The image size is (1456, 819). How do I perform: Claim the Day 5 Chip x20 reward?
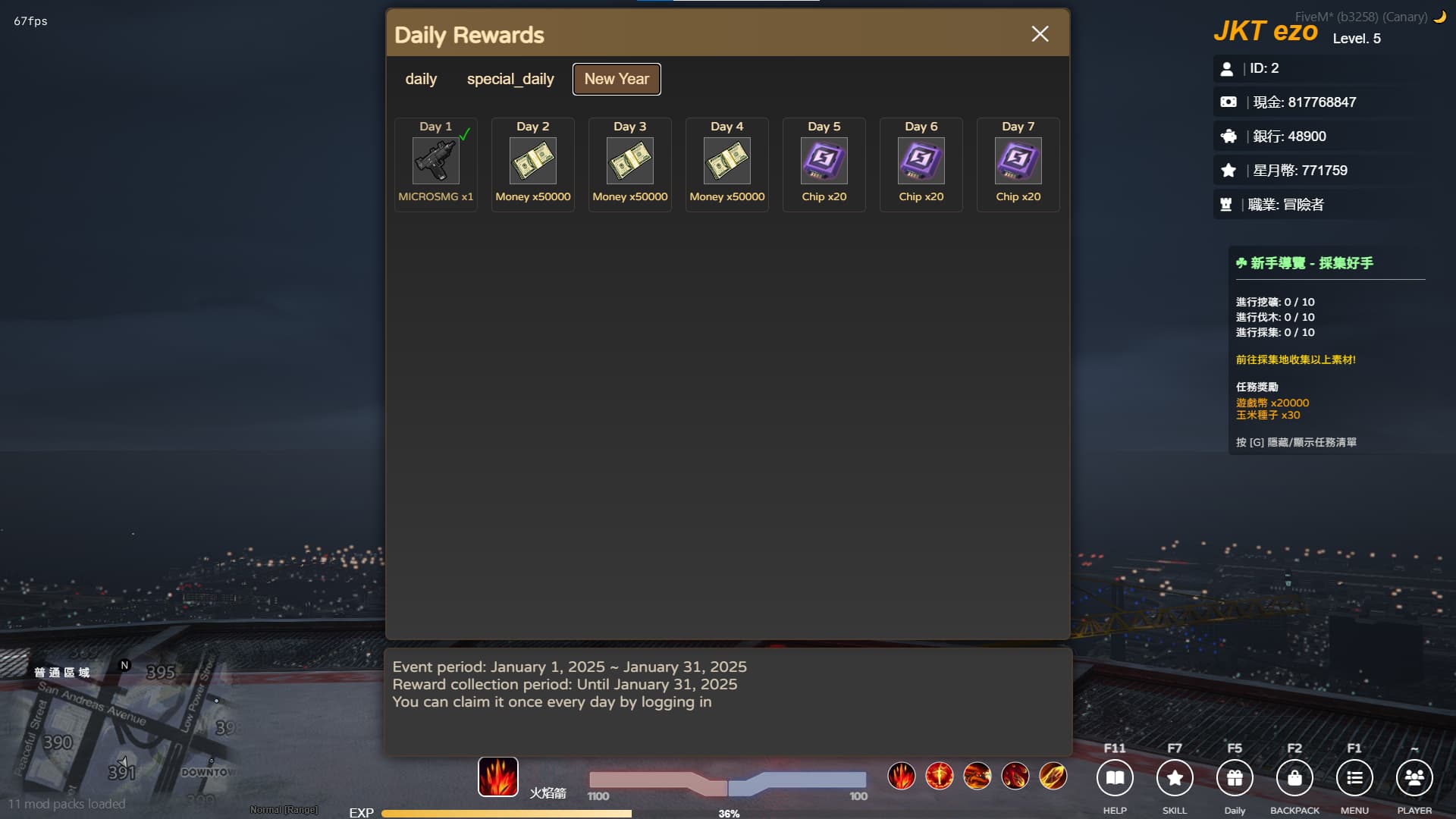pos(824,164)
